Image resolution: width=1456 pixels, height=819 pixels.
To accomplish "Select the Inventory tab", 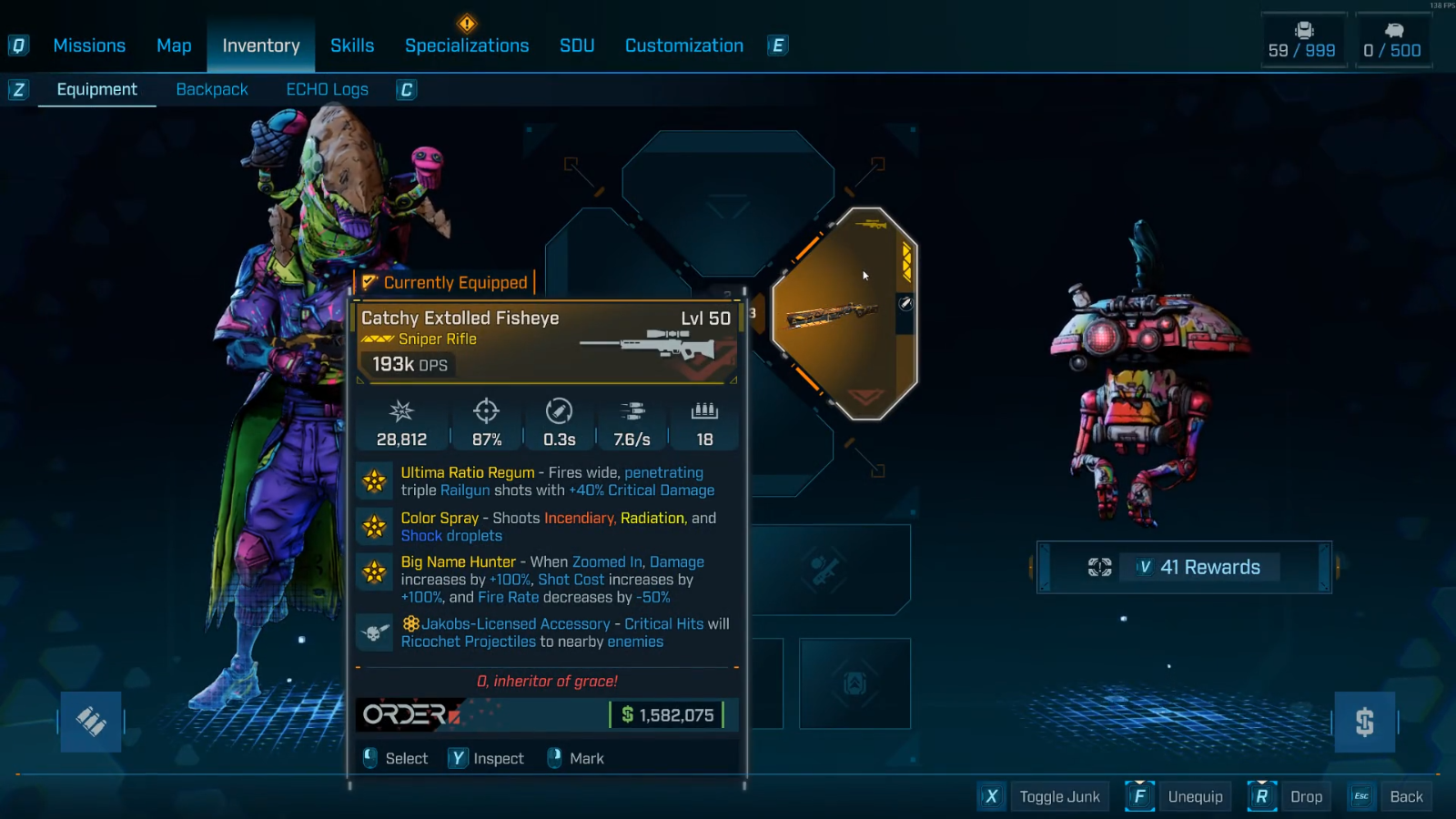I will 261,45.
